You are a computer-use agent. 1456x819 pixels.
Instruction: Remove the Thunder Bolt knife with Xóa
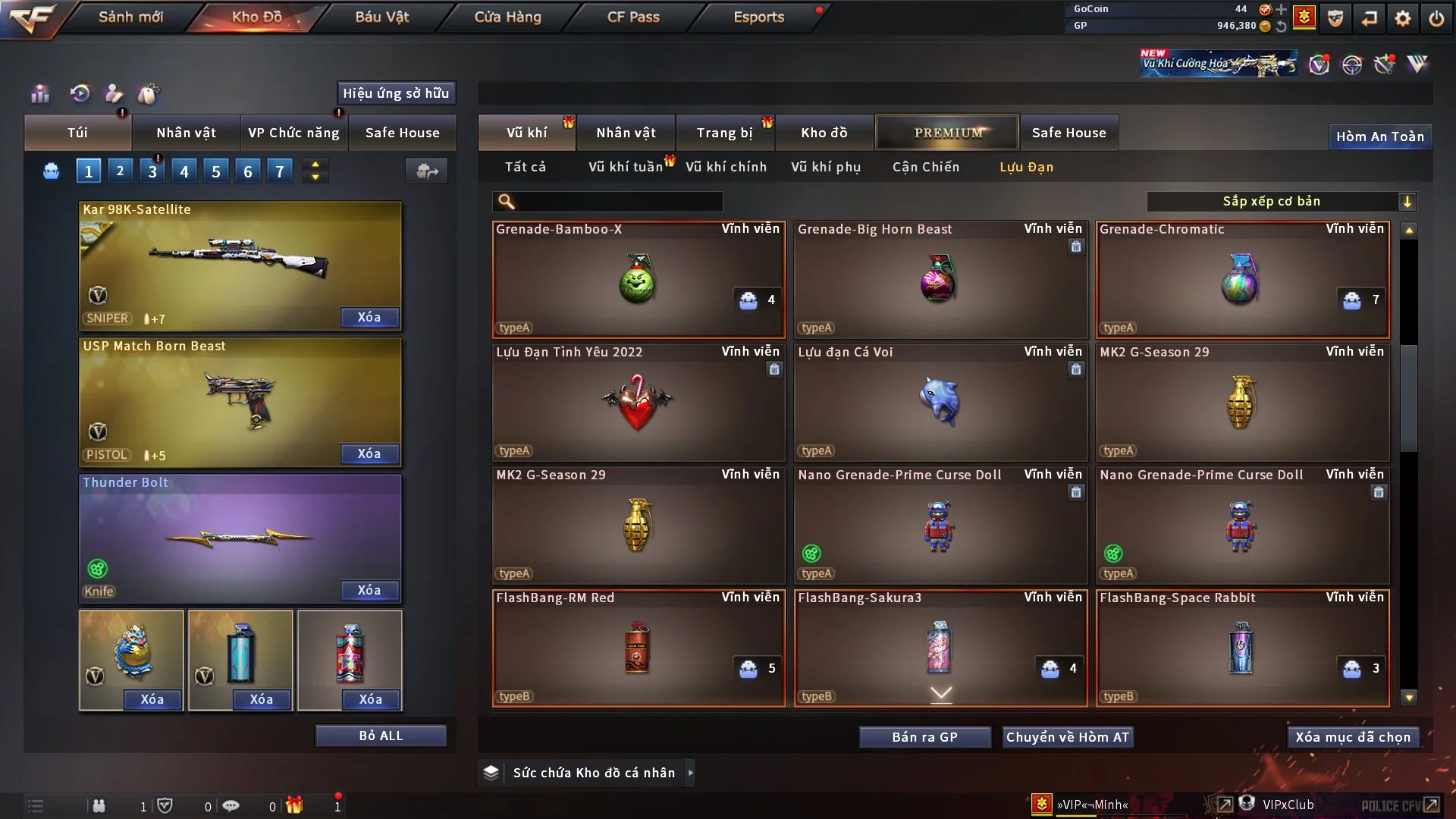[369, 591]
